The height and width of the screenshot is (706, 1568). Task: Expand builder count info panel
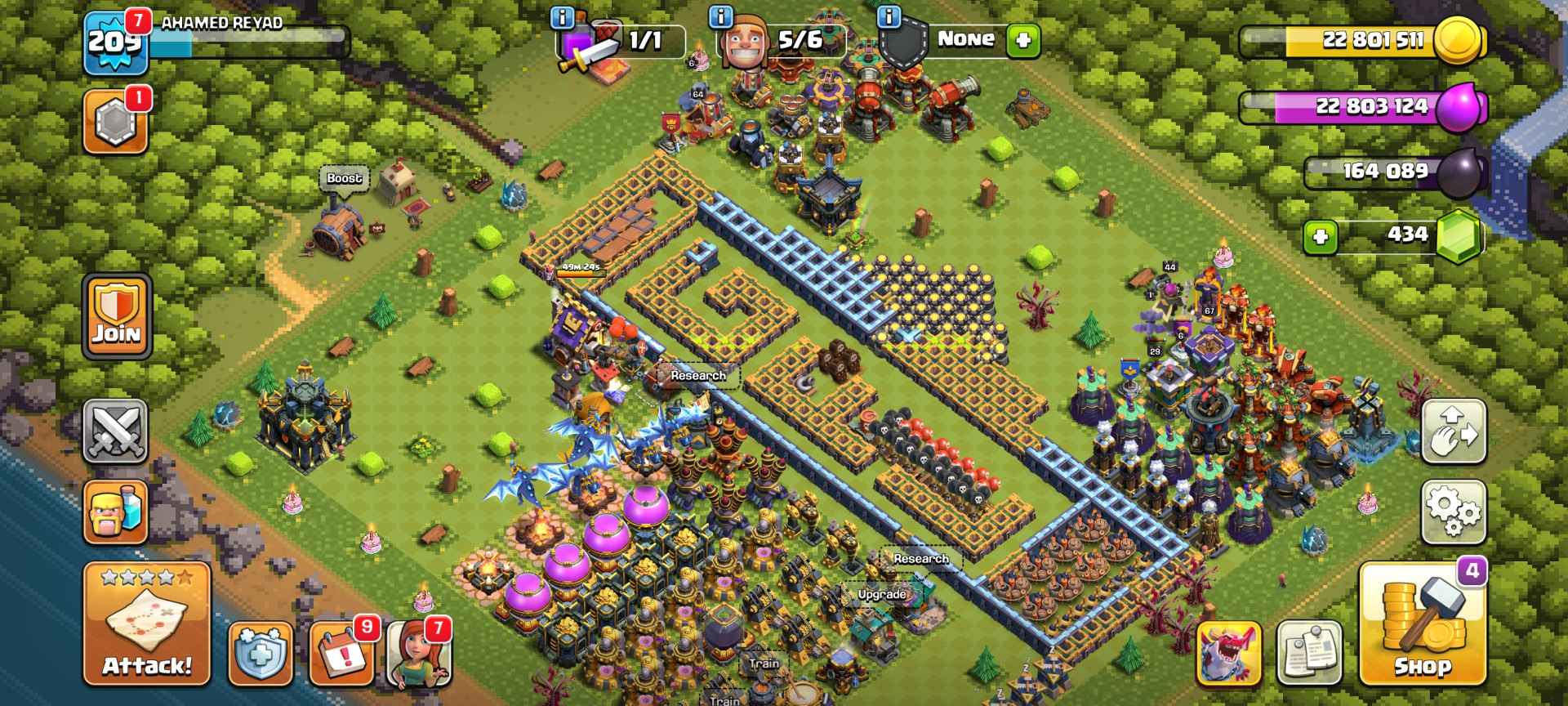719,18
